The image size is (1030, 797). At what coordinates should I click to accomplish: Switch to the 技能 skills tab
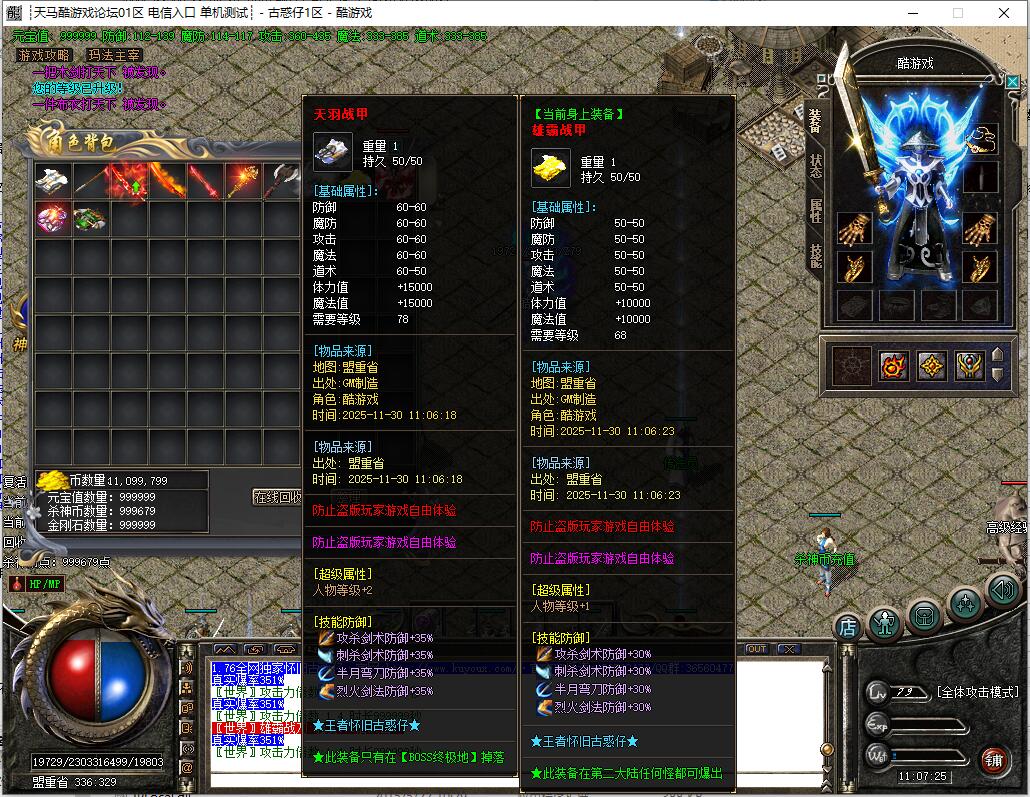(815, 255)
